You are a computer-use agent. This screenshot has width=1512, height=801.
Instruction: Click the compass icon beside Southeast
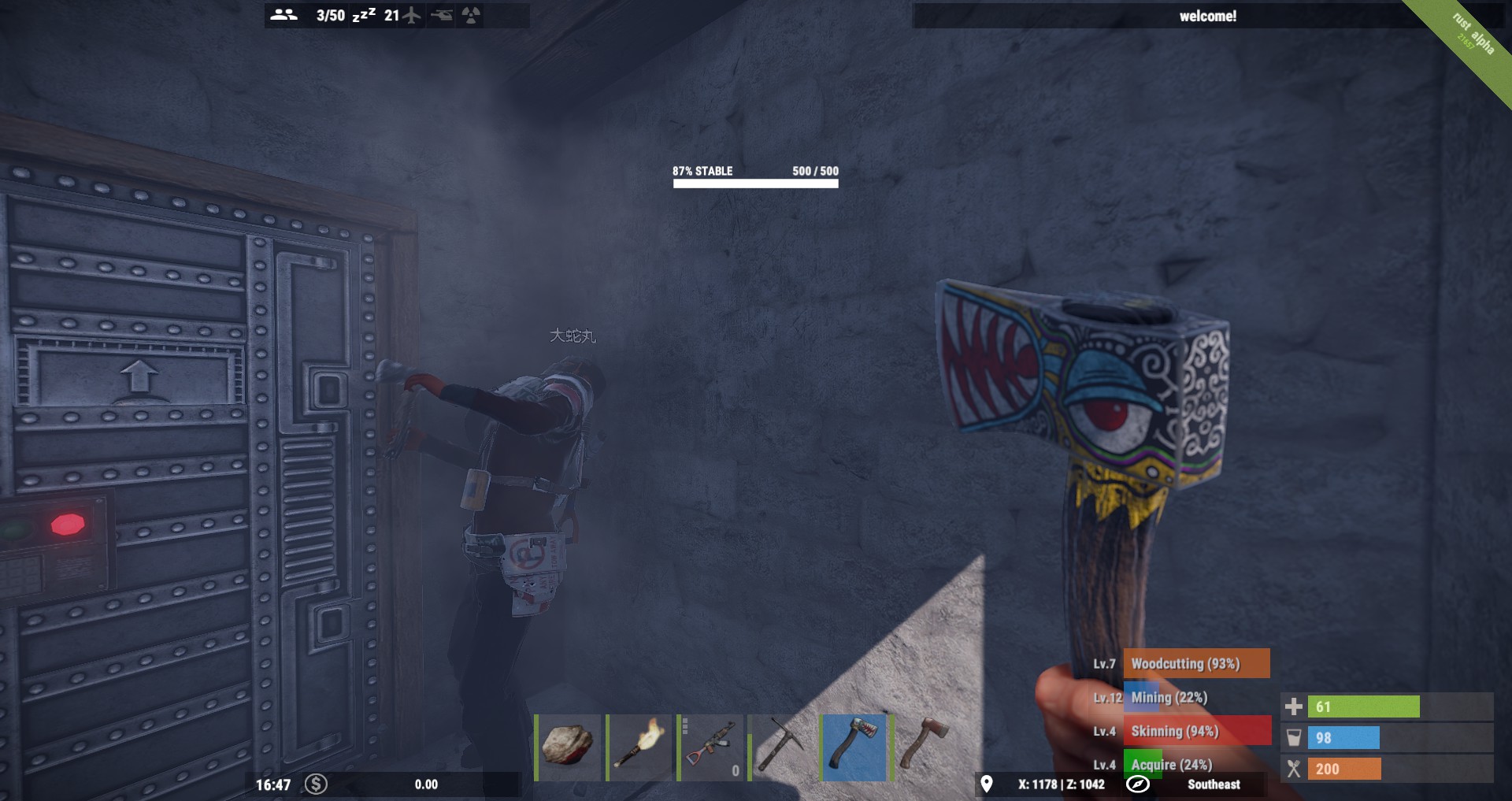point(1137,784)
